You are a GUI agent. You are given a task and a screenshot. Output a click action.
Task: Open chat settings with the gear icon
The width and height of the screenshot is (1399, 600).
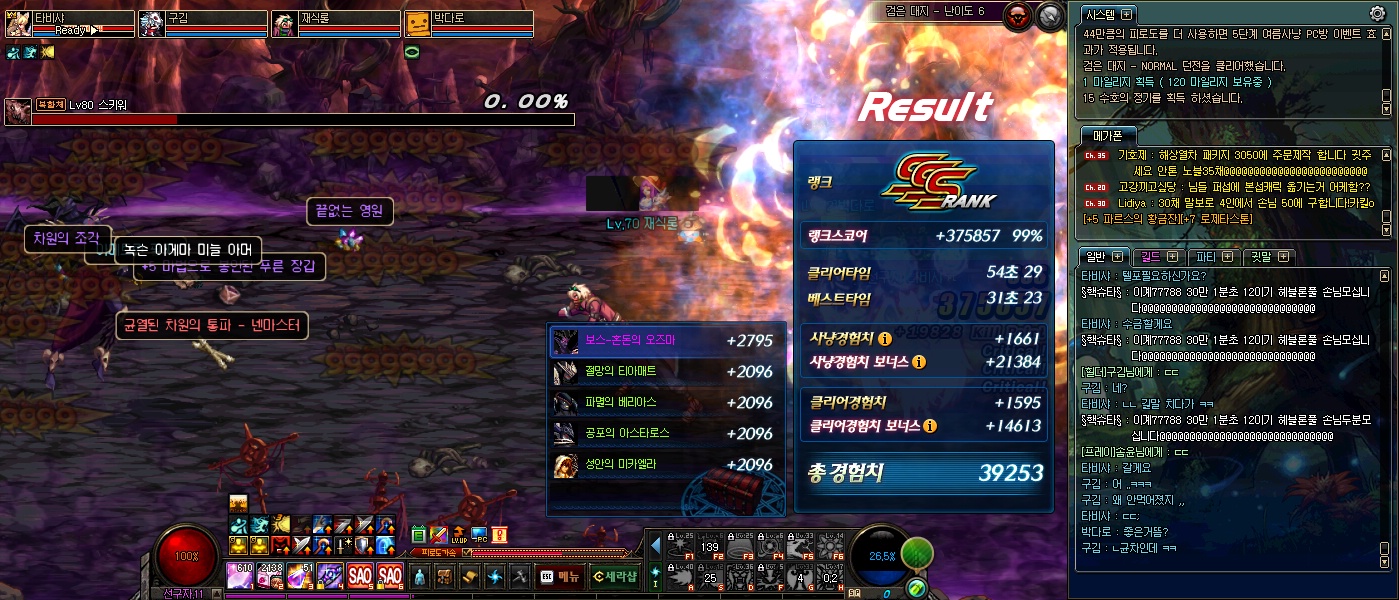tap(1377, 14)
